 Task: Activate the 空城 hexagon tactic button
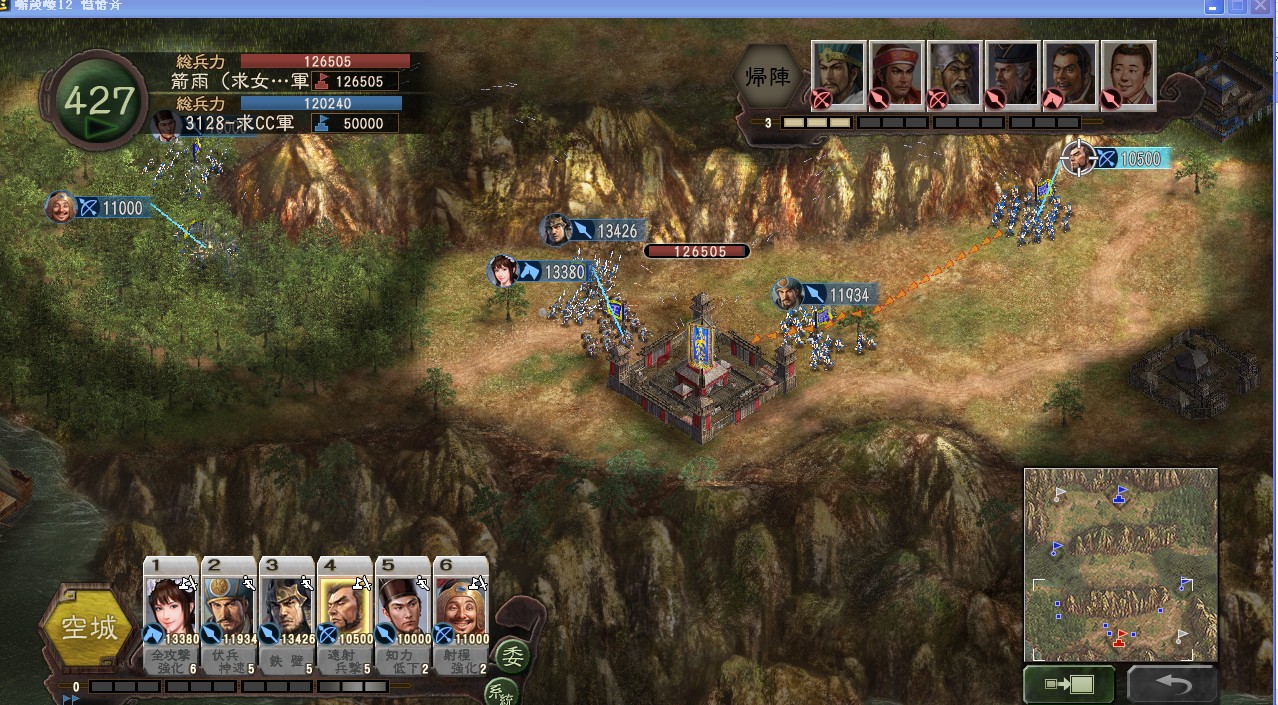[x=89, y=628]
